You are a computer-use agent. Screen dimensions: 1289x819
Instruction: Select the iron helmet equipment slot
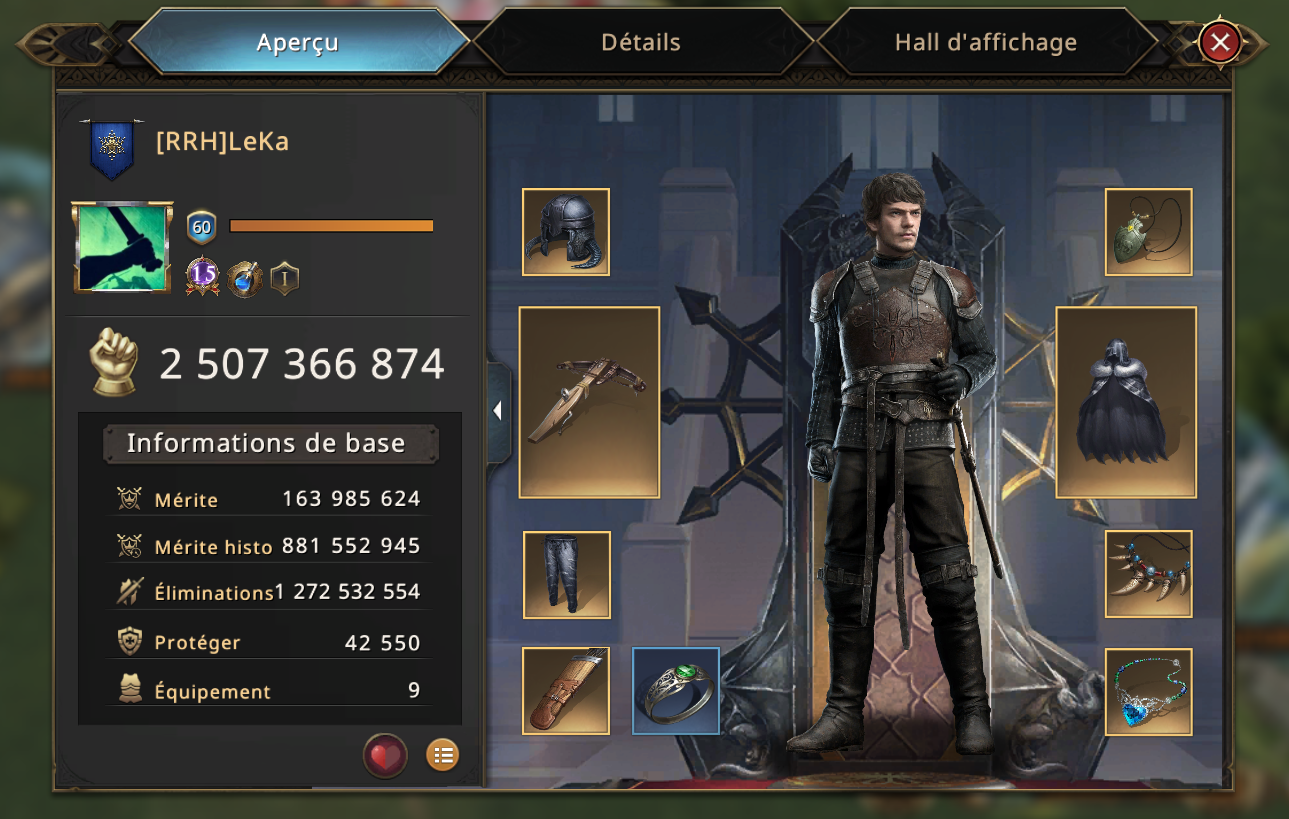tap(566, 232)
